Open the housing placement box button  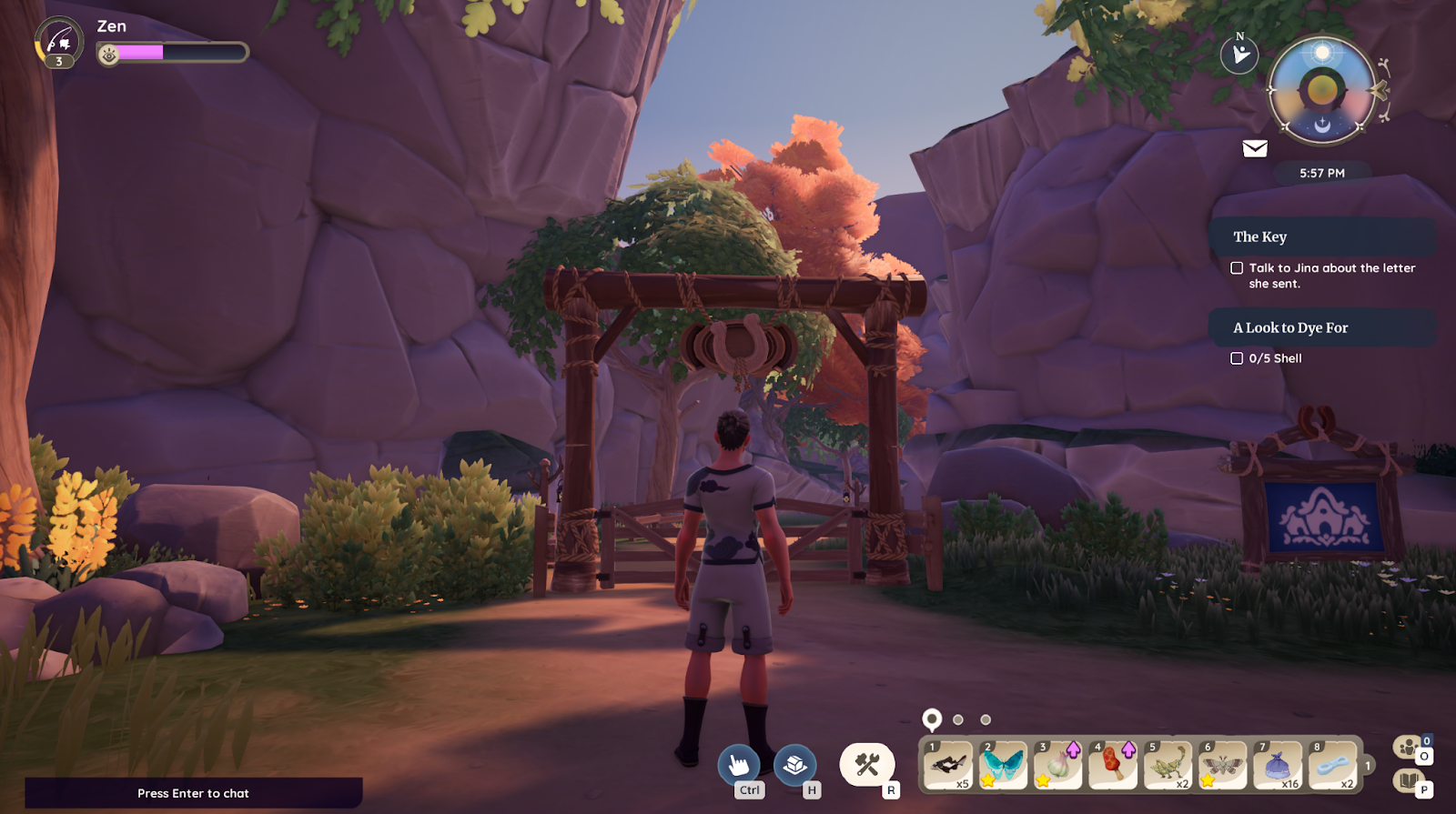(795, 764)
